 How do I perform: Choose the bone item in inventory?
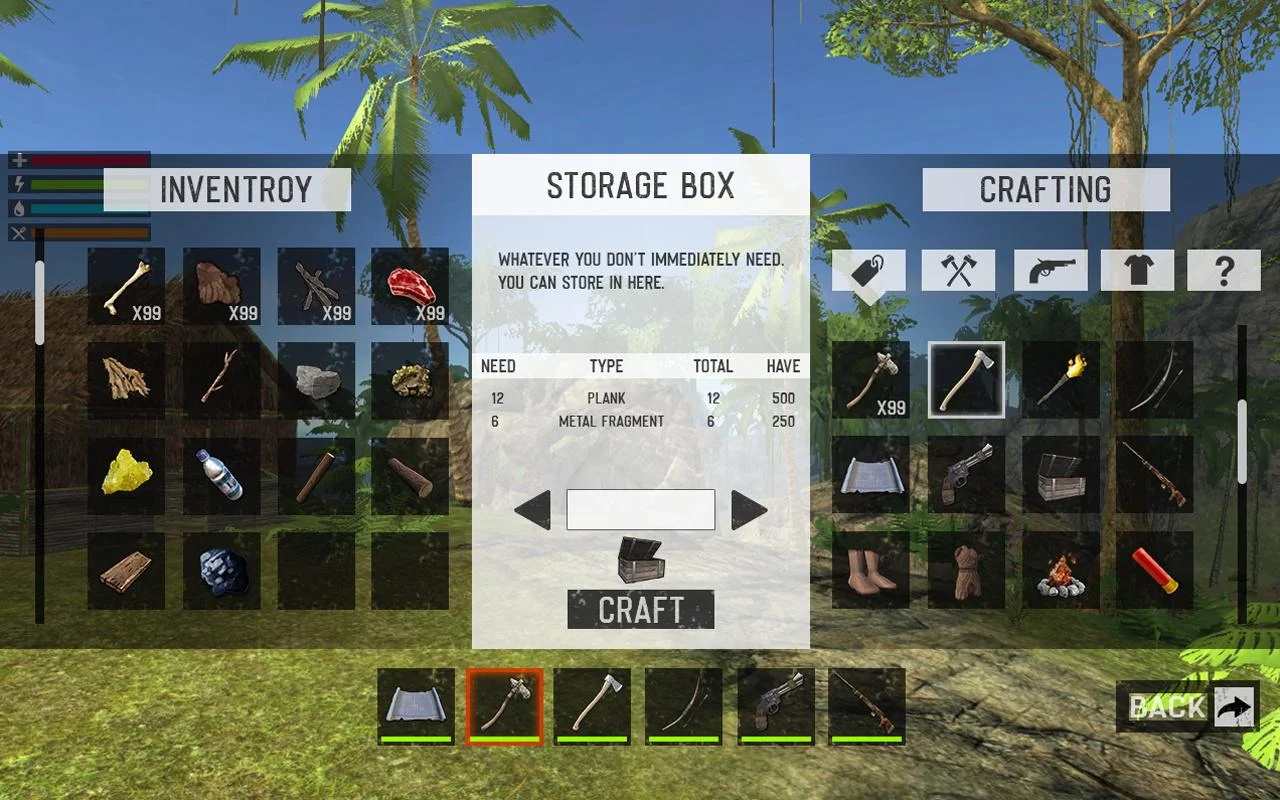tap(126, 286)
